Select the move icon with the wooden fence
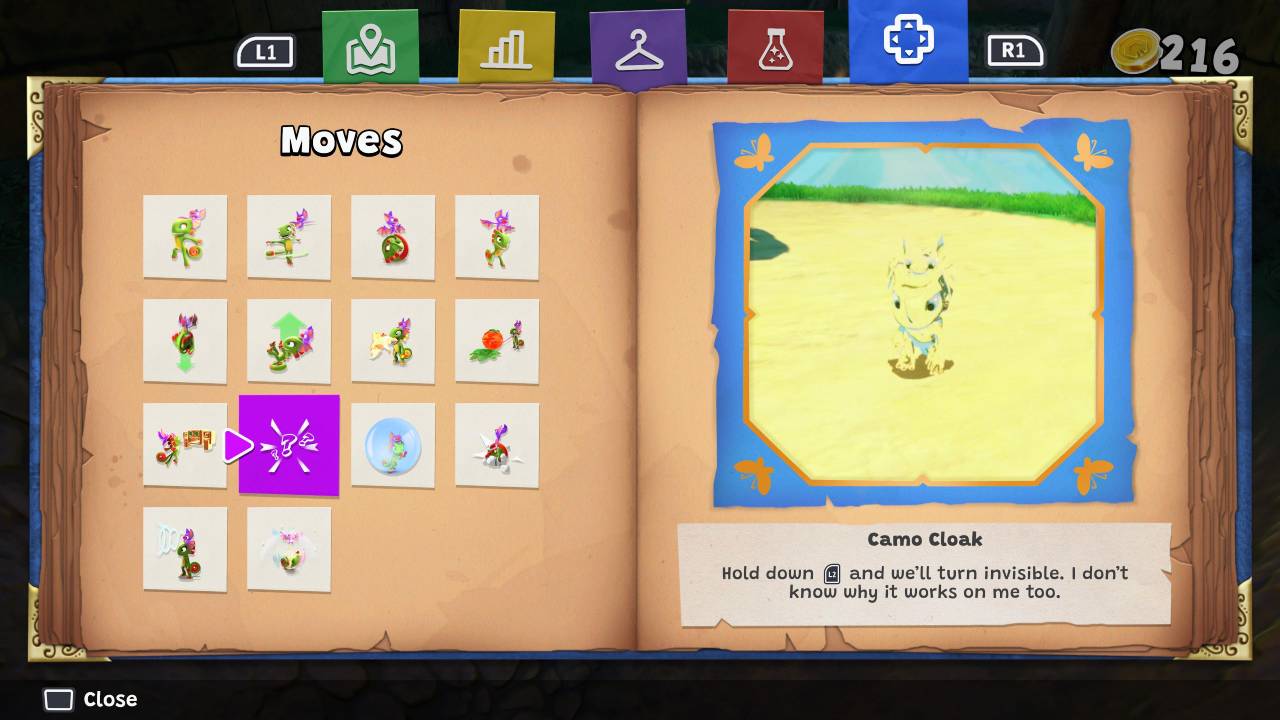The image size is (1280, 720). [185, 445]
